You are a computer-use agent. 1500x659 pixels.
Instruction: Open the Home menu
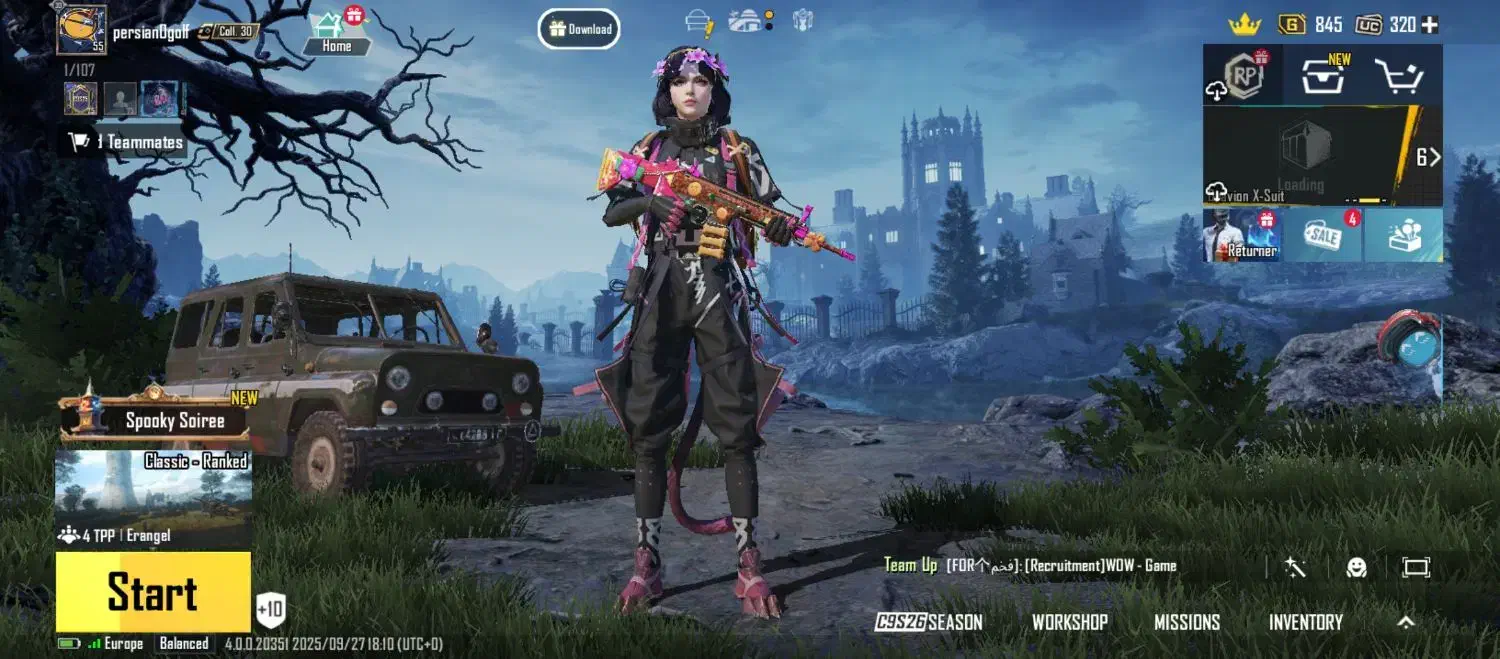click(336, 33)
